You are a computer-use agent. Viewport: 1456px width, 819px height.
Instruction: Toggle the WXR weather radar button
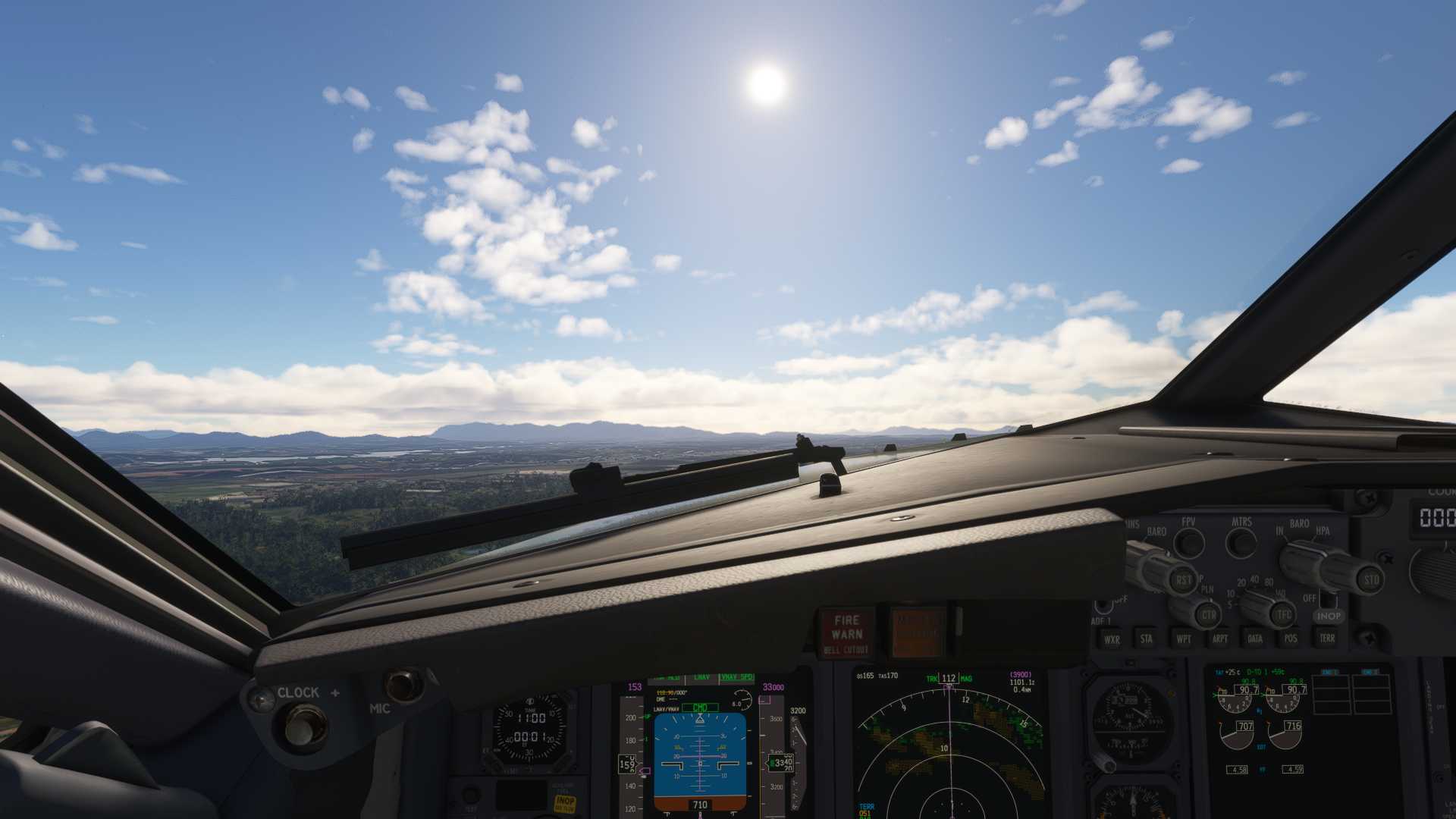pyautogui.click(x=1112, y=639)
